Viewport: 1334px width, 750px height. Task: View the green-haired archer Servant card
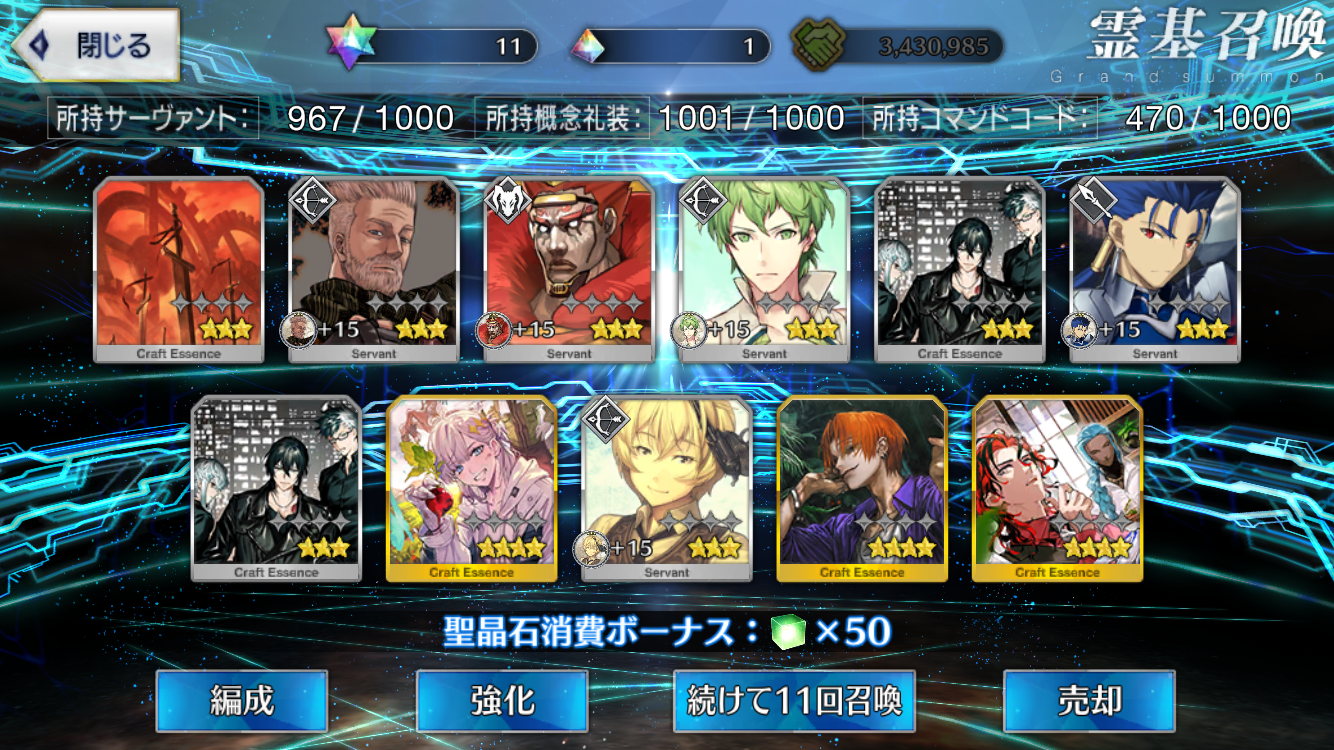point(764,268)
